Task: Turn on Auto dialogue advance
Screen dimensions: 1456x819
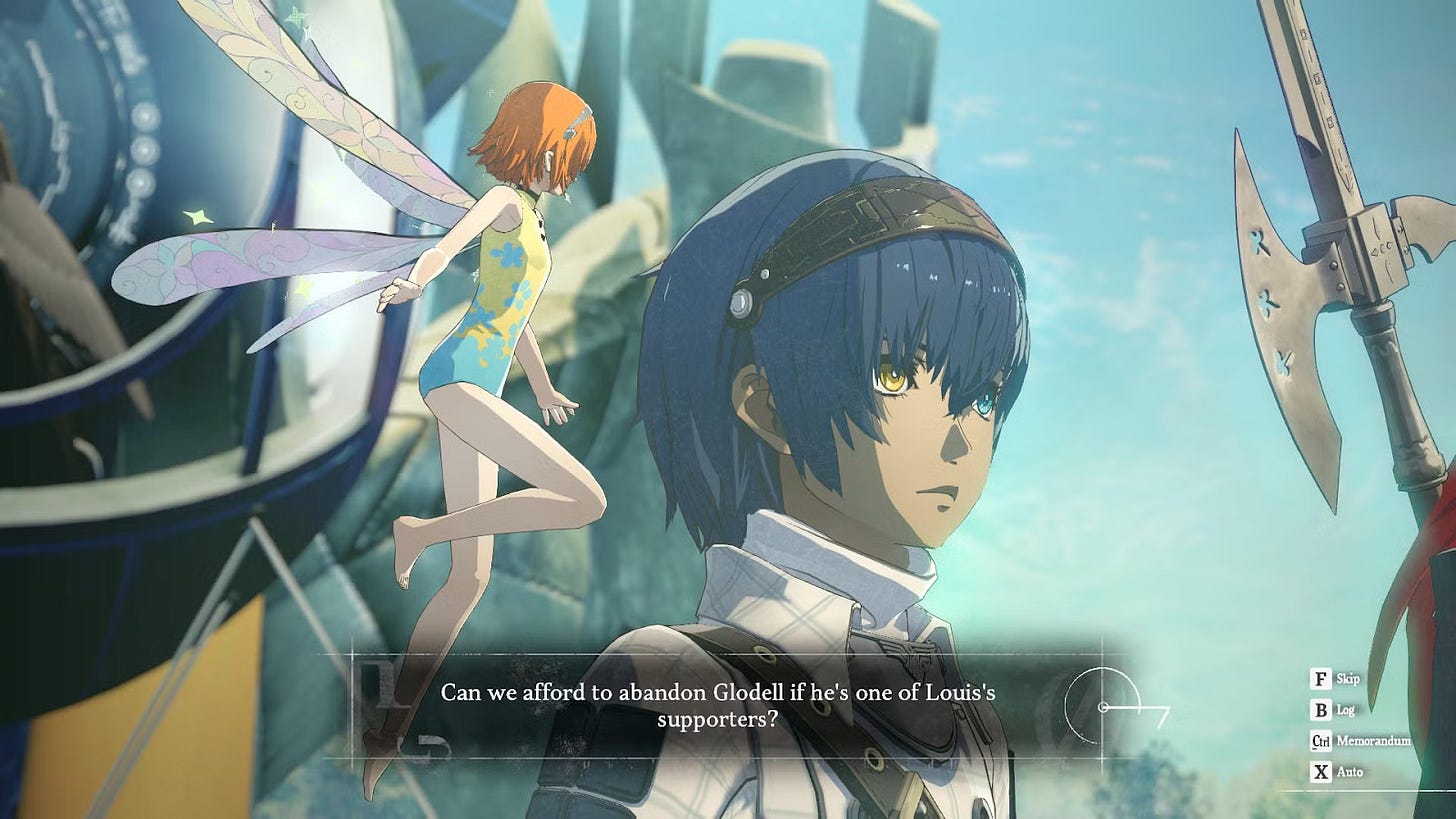Action: pos(1336,772)
